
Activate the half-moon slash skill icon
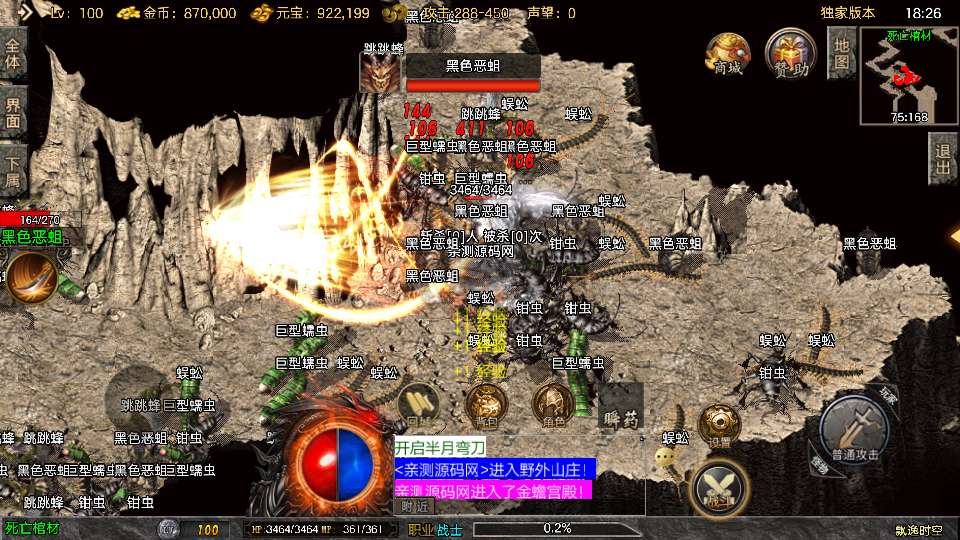(x=31, y=277)
